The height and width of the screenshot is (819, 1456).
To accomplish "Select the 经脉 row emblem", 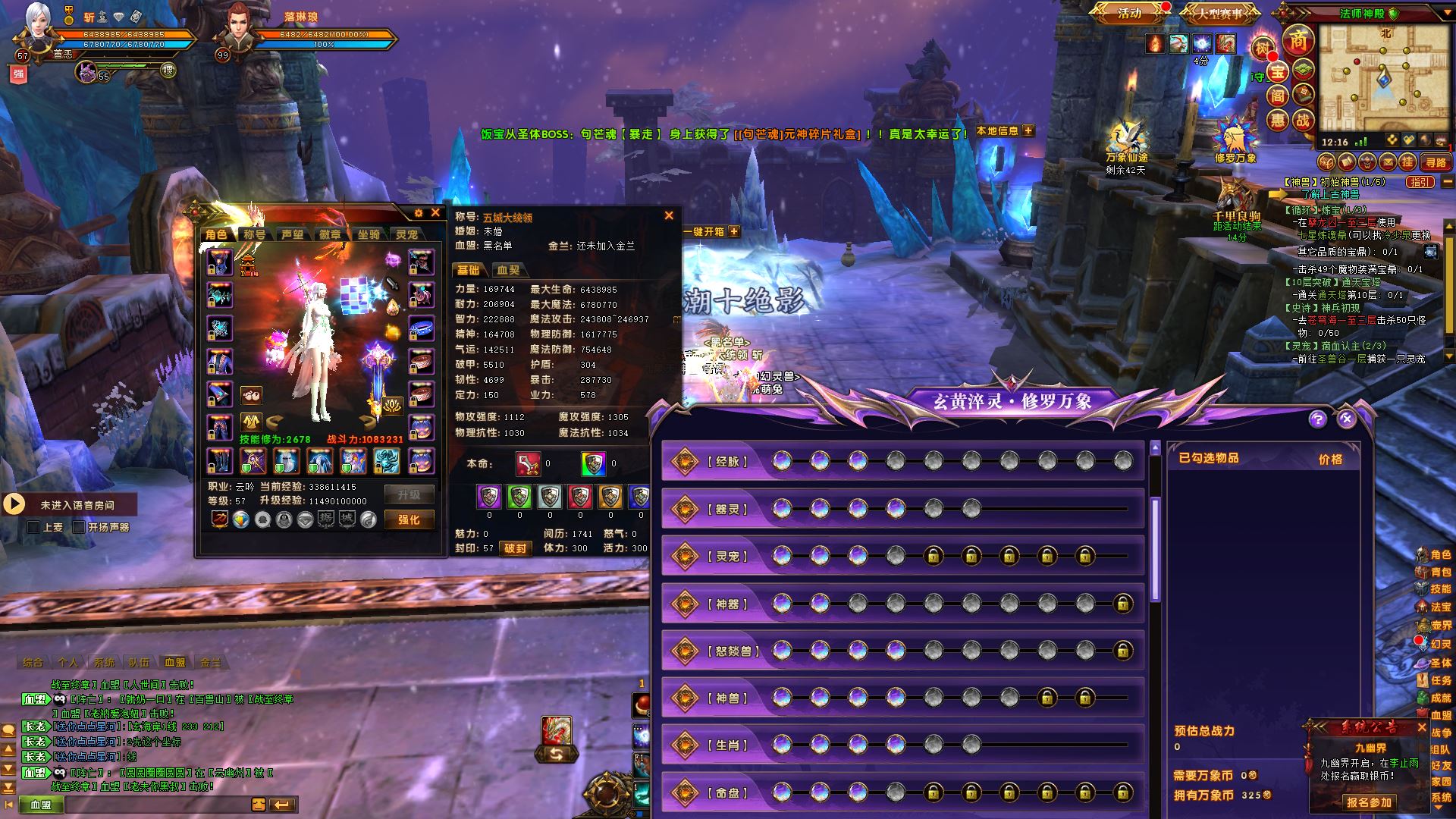I will click(685, 461).
